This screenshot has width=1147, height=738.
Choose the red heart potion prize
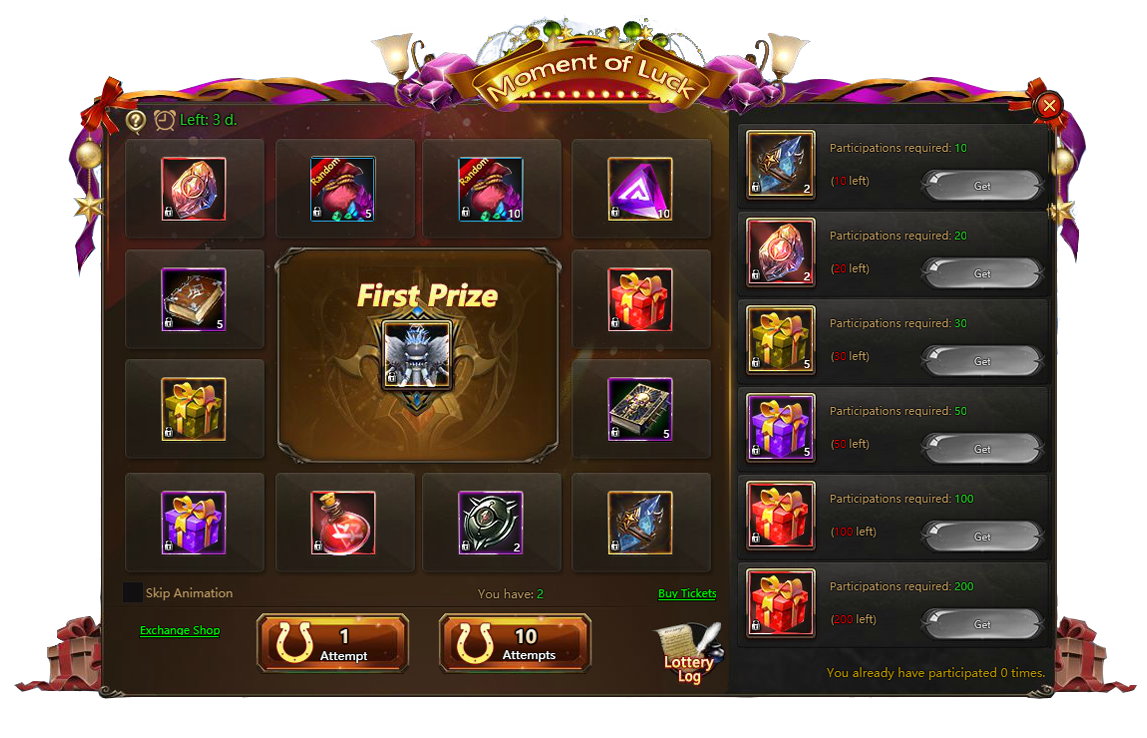[343, 522]
